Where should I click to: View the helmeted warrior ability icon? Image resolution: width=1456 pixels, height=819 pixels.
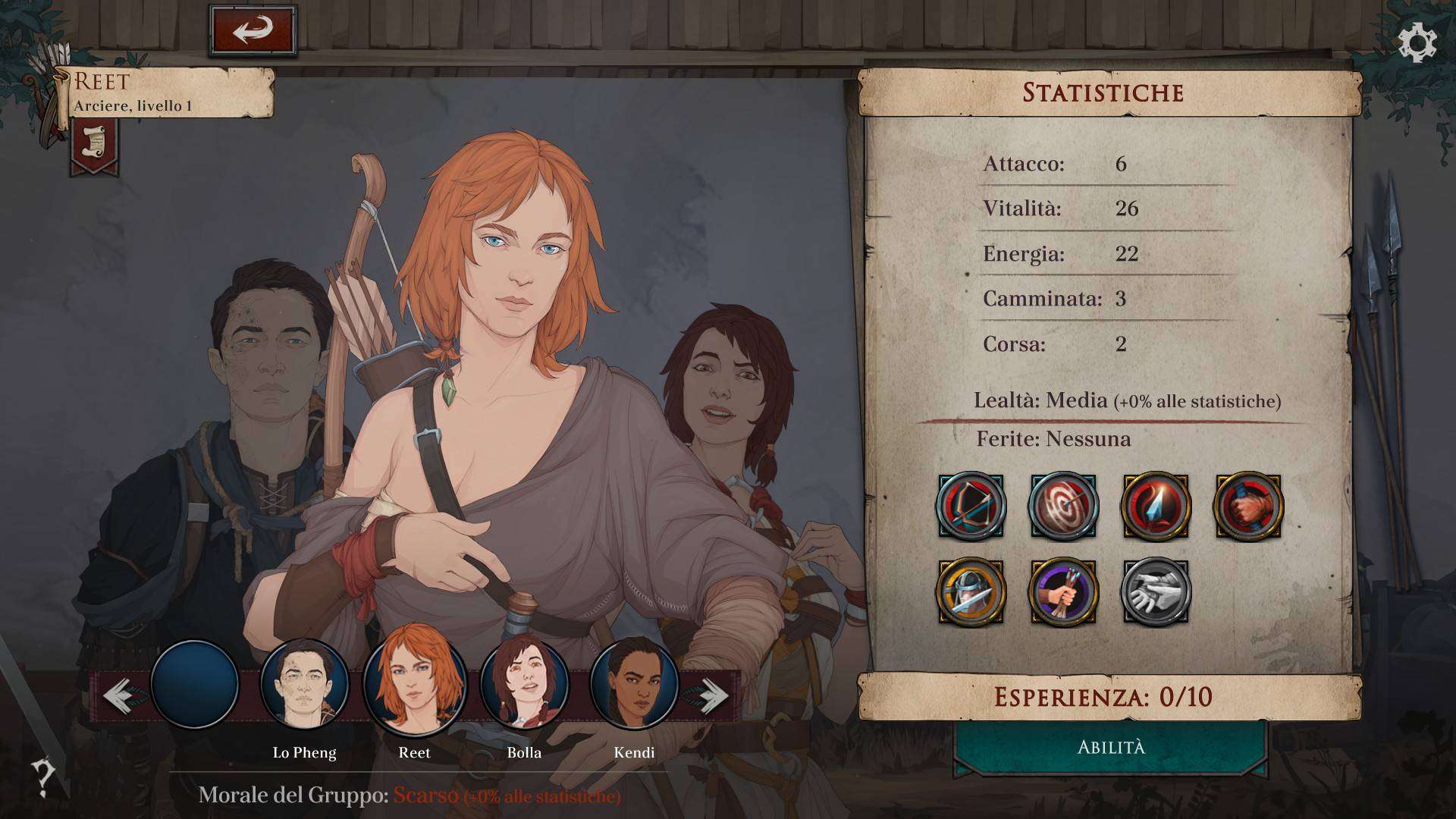(971, 591)
